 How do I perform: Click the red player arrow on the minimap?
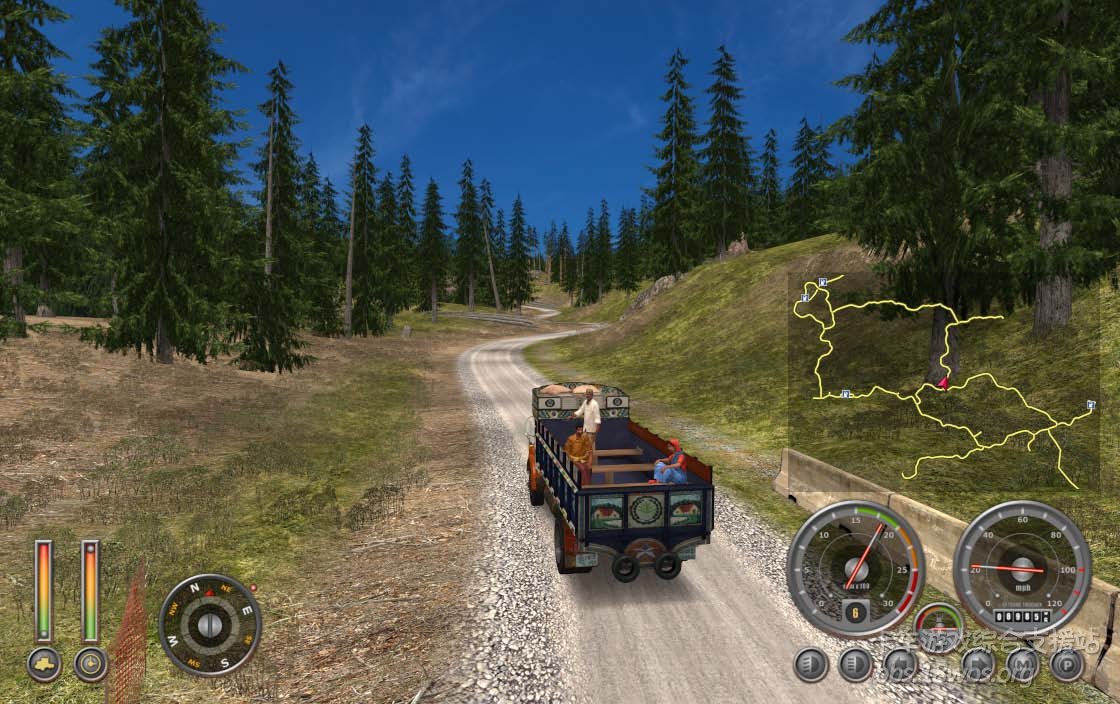click(x=942, y=382)
